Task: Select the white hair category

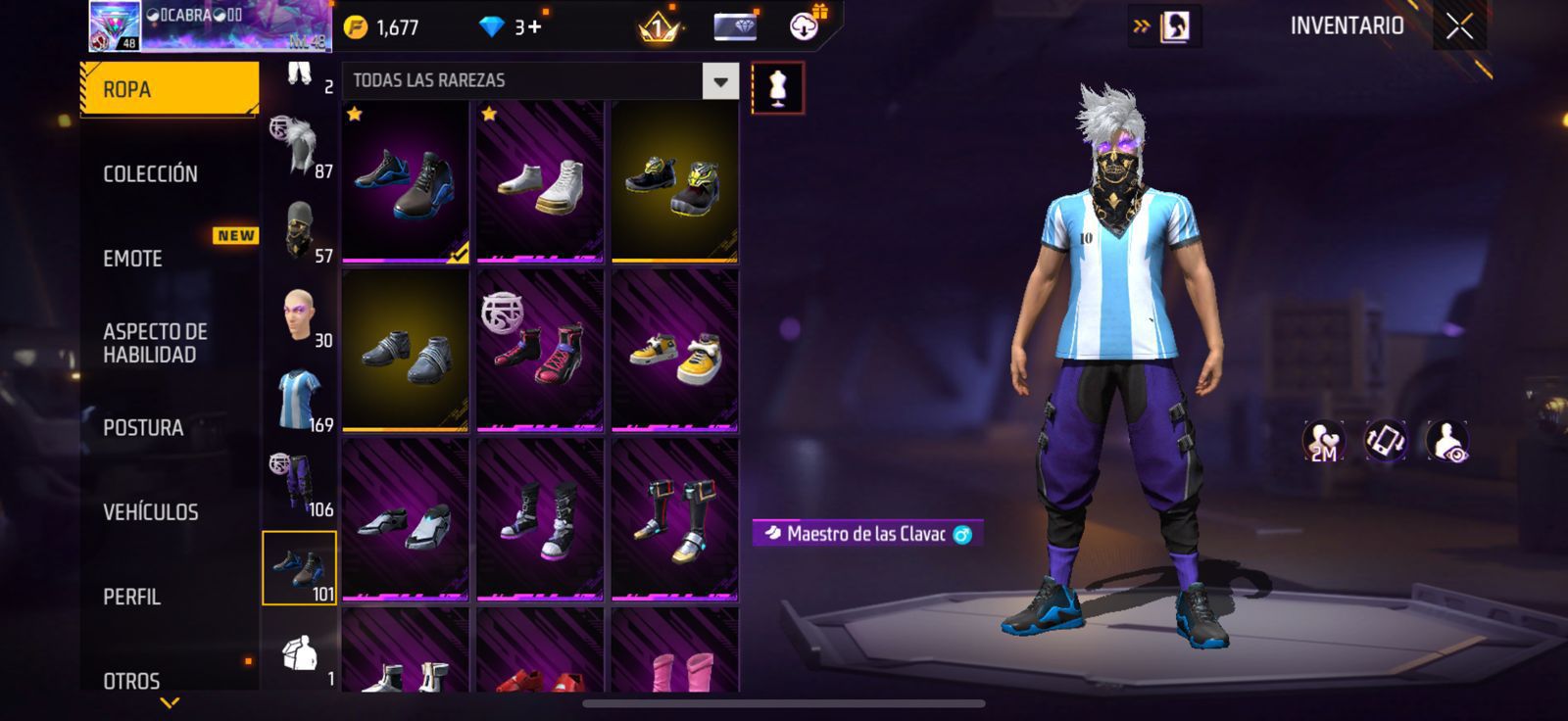Action: pyautogui.click(x=300, y=147)
